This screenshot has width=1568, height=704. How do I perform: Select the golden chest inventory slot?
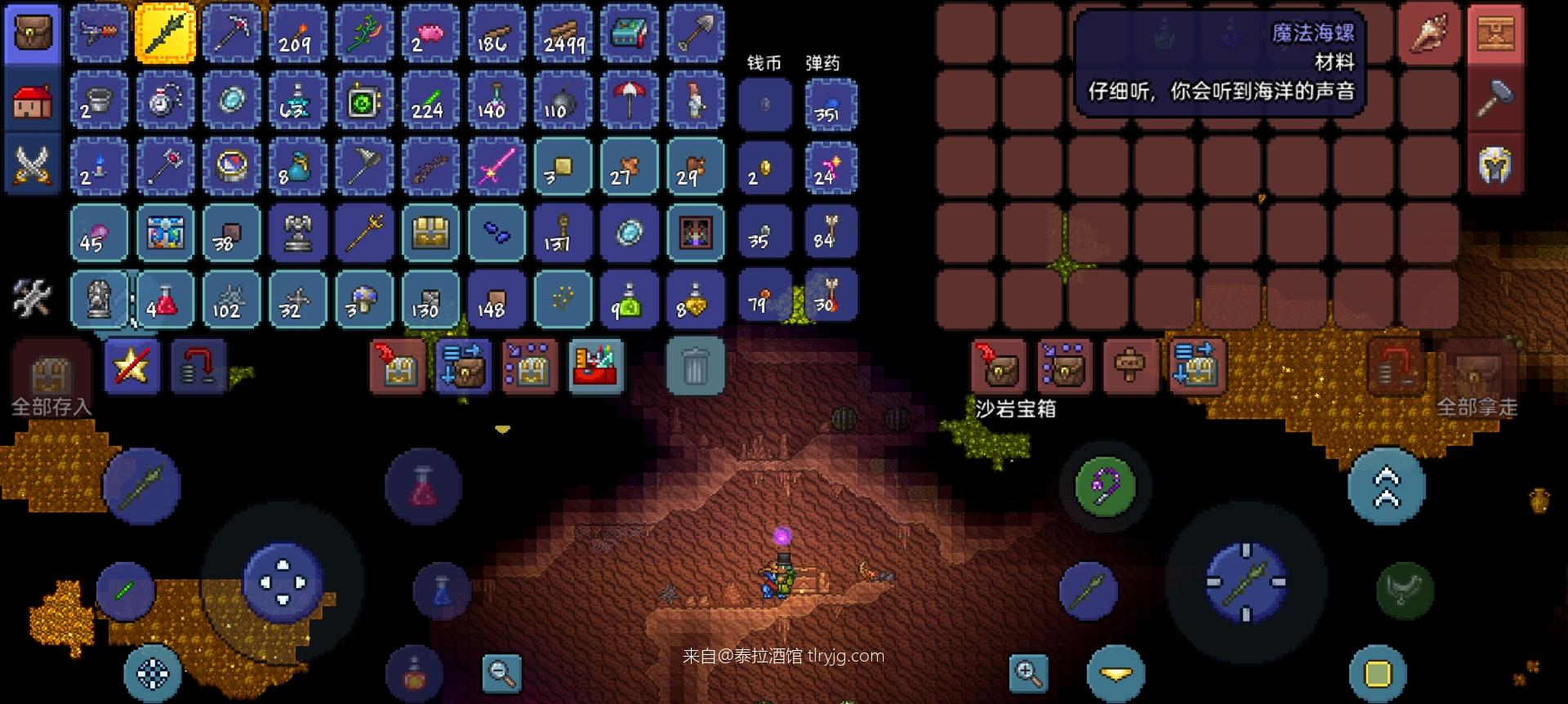[x=430, y=234]
